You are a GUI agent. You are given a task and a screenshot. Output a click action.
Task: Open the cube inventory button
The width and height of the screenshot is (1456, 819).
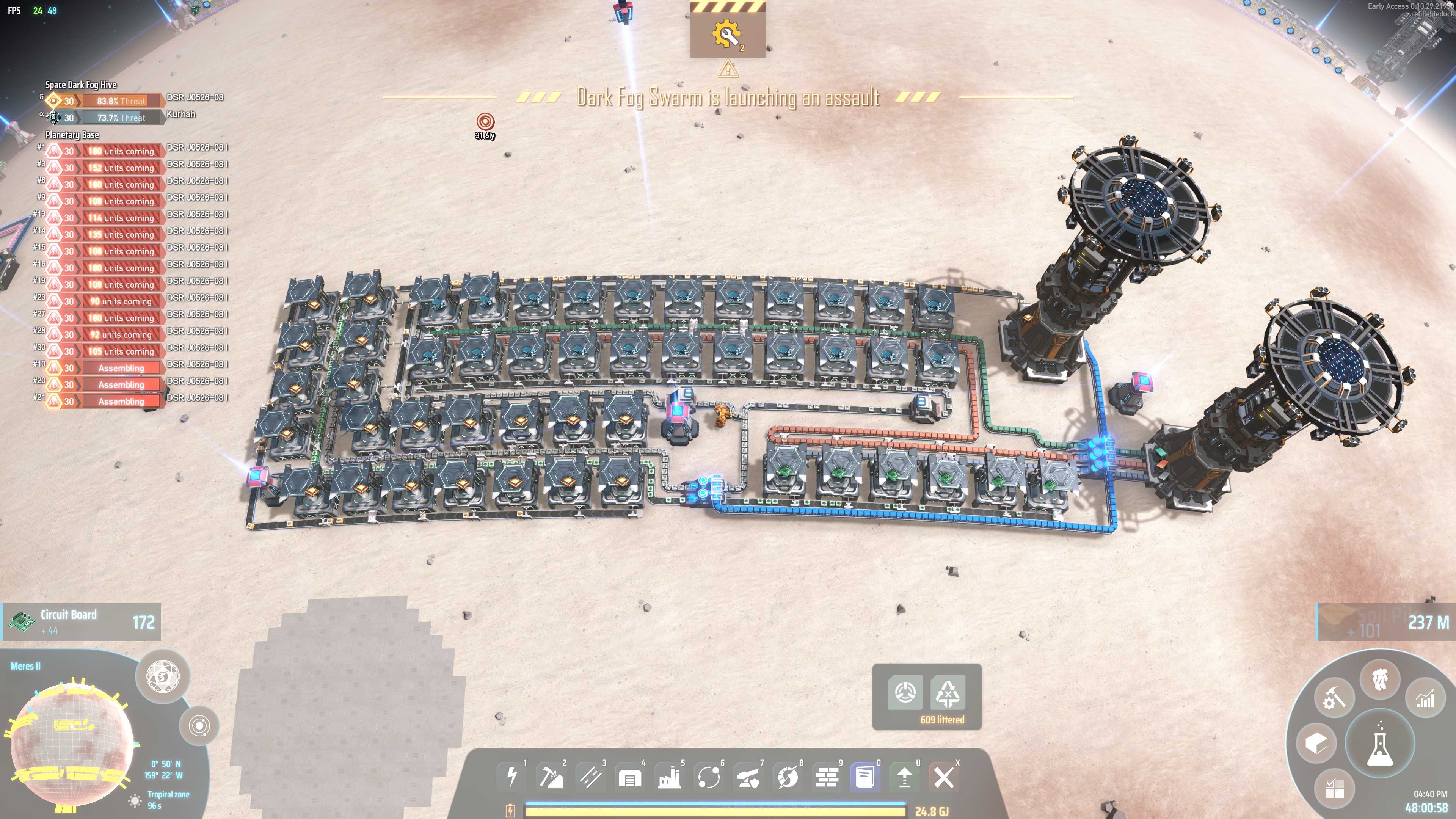pyautogui.click(x=1316, y=743)
